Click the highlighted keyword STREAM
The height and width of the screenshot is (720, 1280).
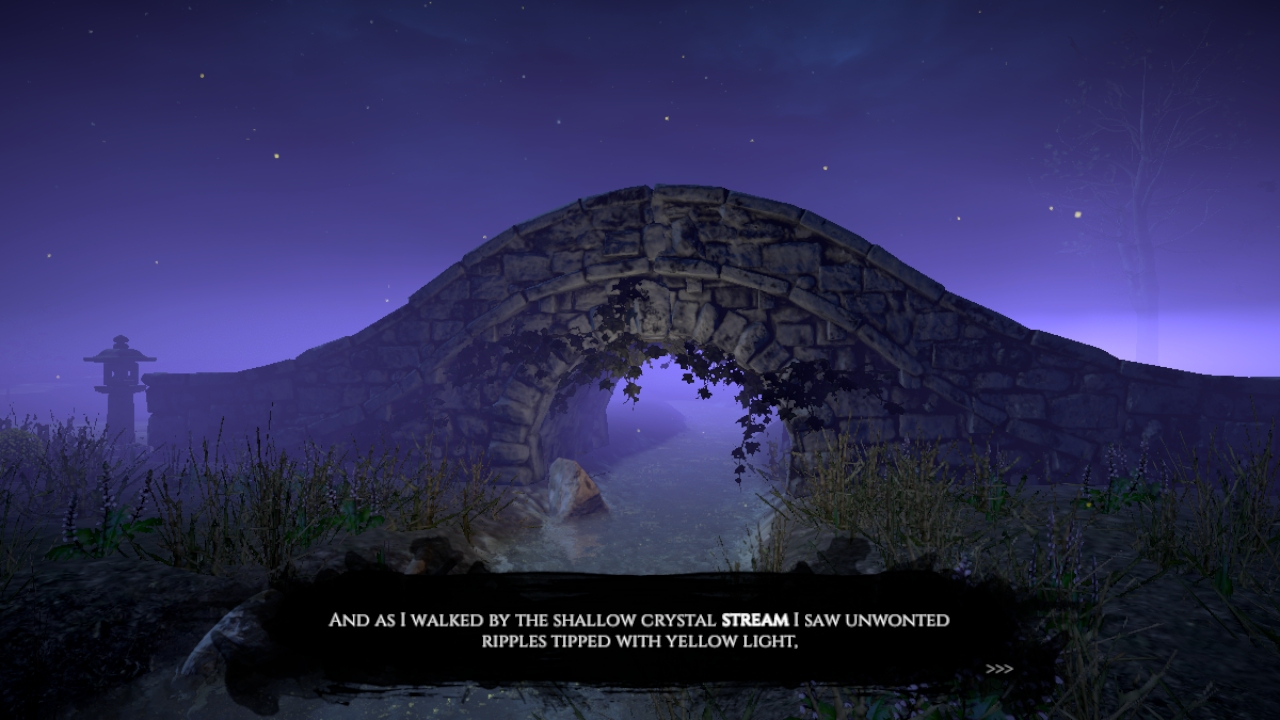754,620
